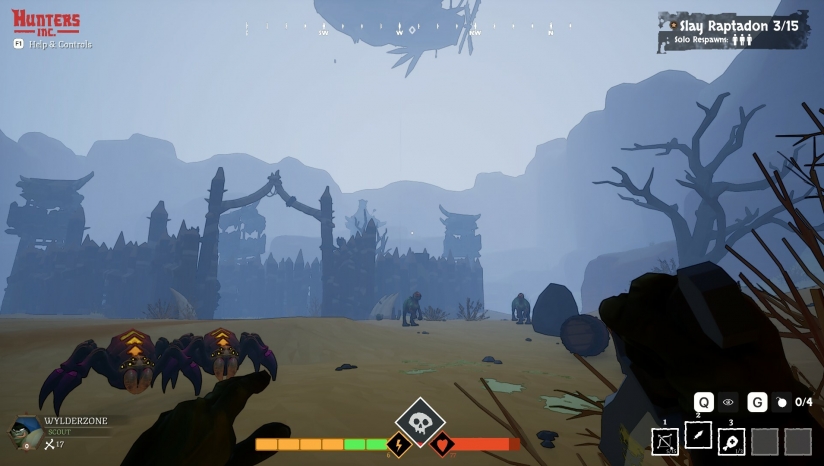Click the compass heading strip
This screenshot has width=824, height=466.
(x=400, y=32)
